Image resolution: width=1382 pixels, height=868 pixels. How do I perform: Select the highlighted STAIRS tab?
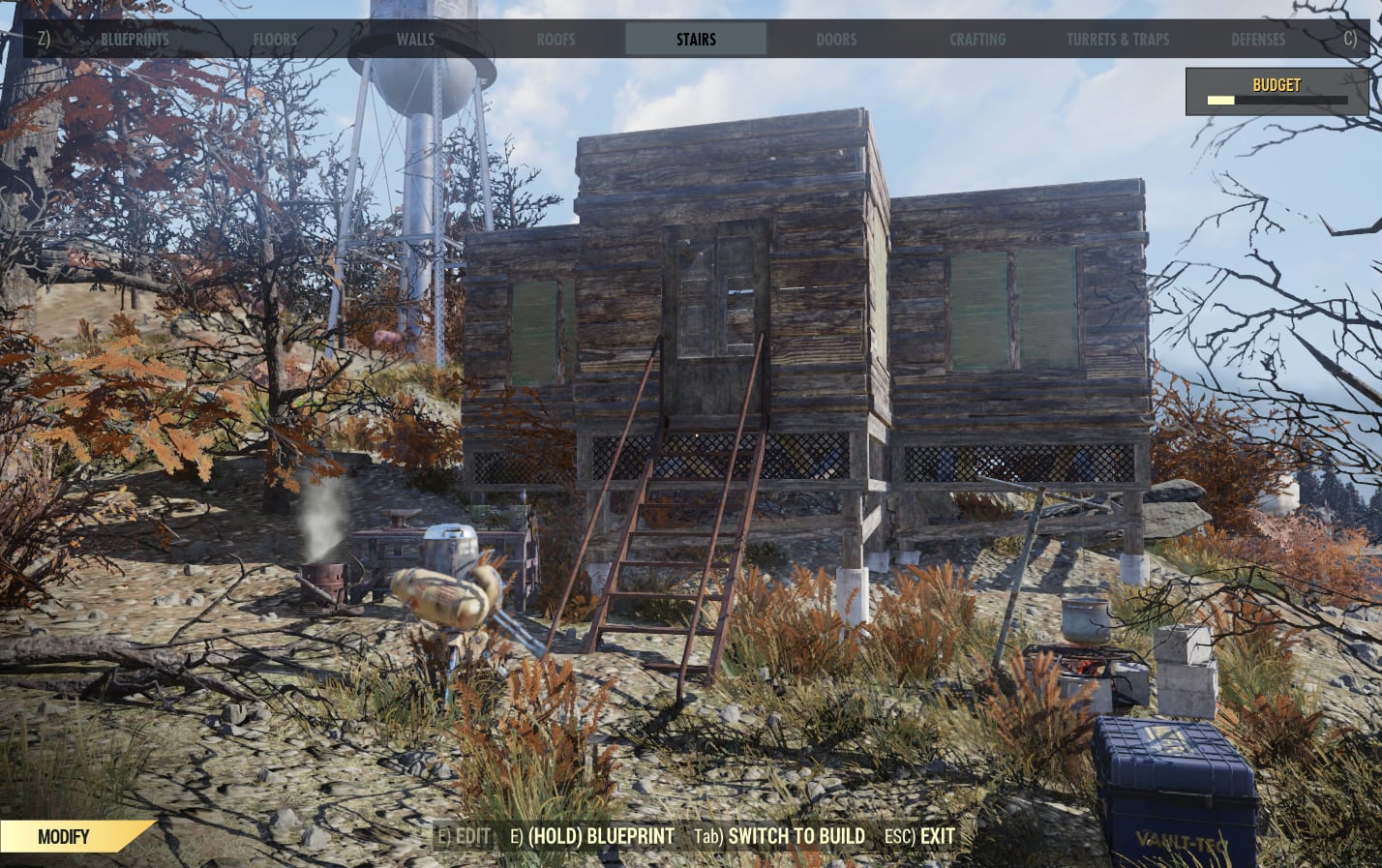tap(696, 40)
